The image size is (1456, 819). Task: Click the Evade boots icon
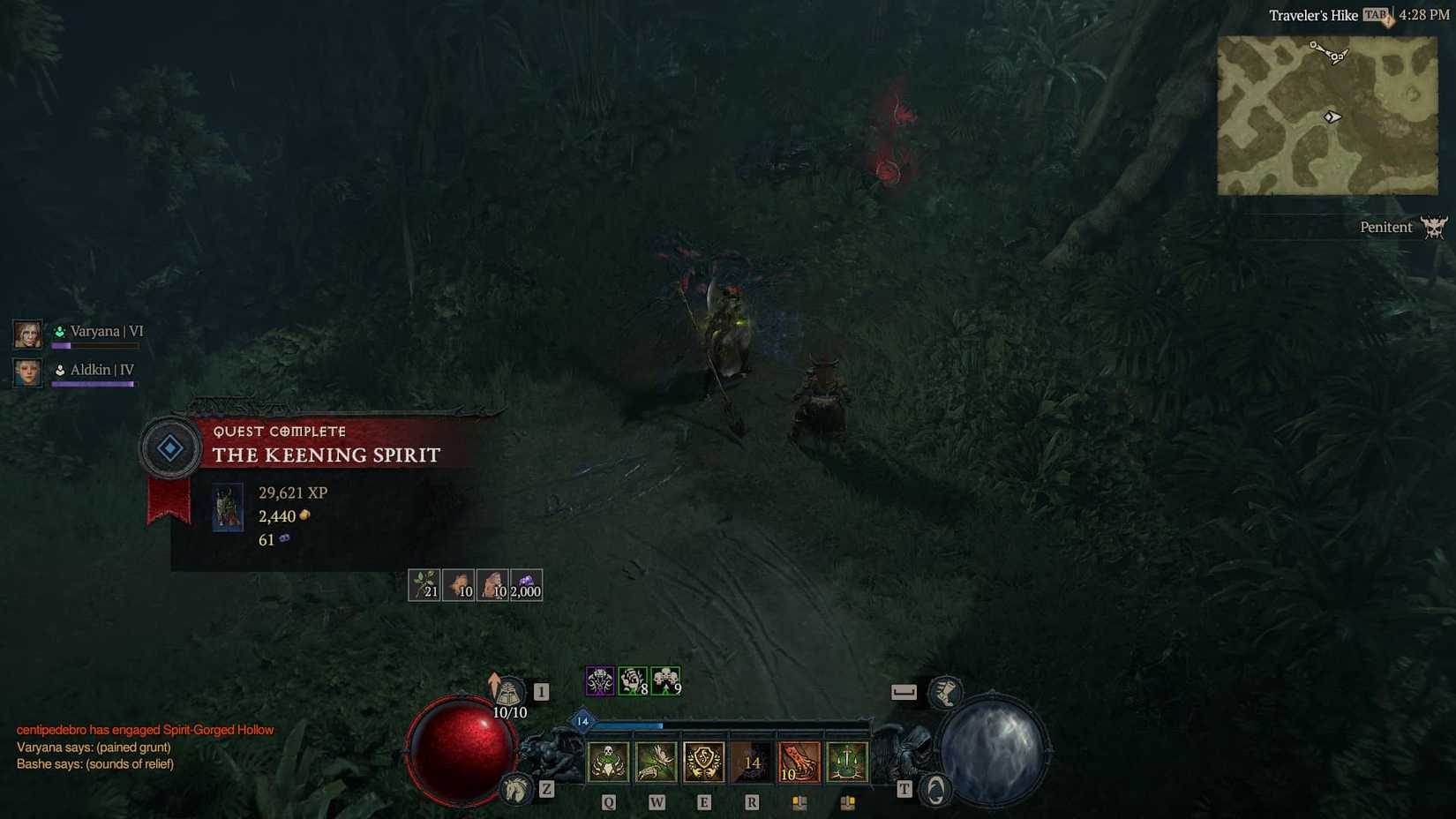tap(946, 694)
